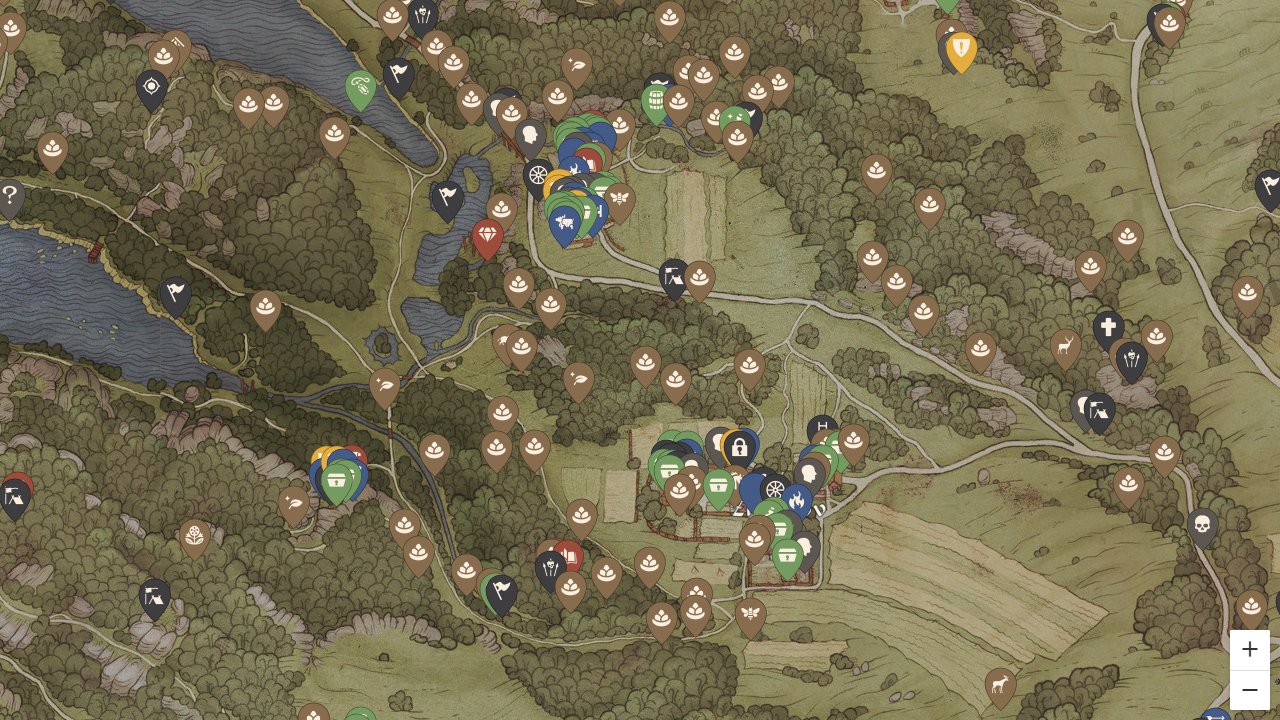Select a green treasure chest marker
Image resolution: width=1280 pixels, height=720 pixels.
pyautogui.click(x=718, y=485)
